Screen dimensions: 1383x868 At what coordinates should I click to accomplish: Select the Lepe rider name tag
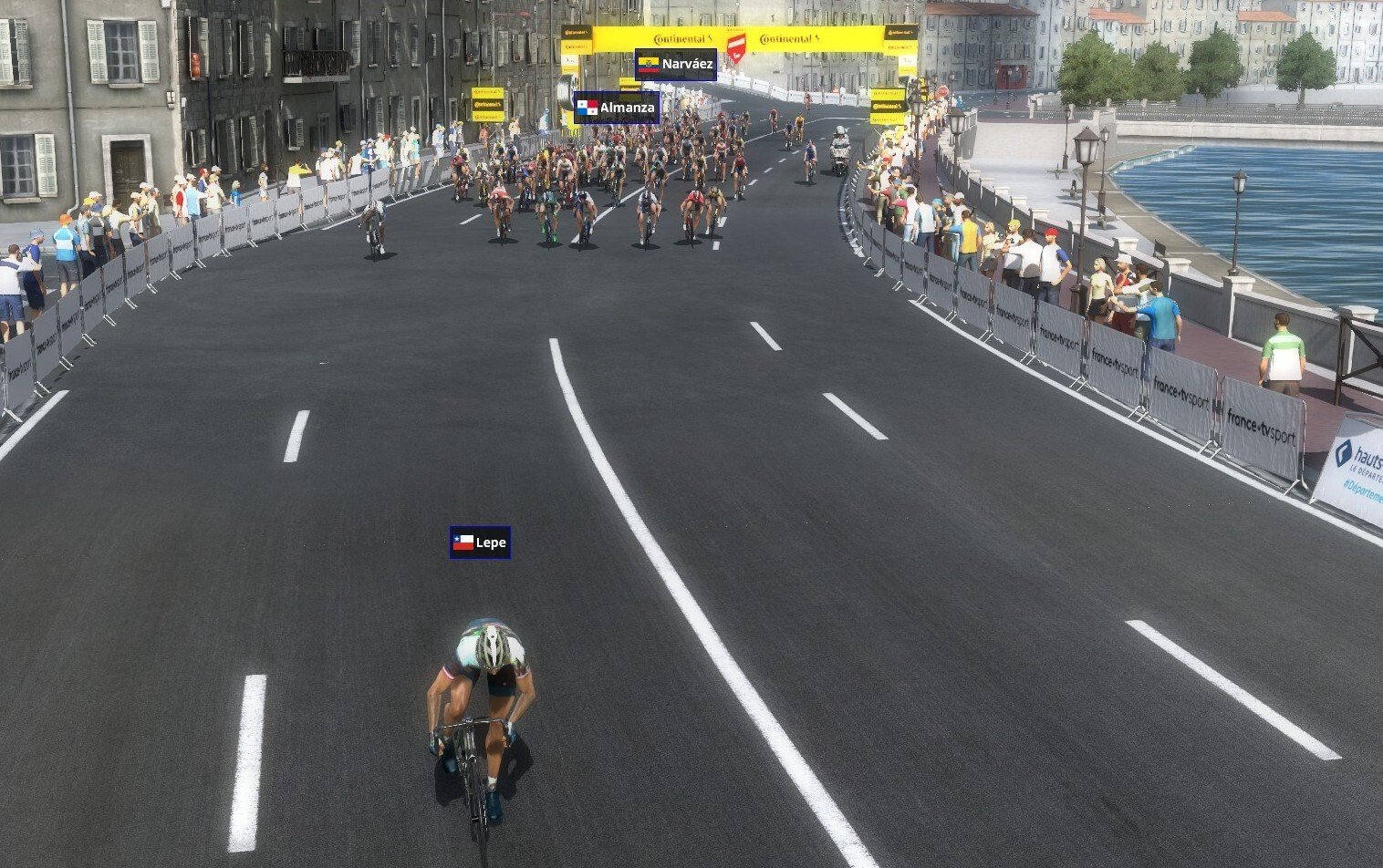pos(480,542)
